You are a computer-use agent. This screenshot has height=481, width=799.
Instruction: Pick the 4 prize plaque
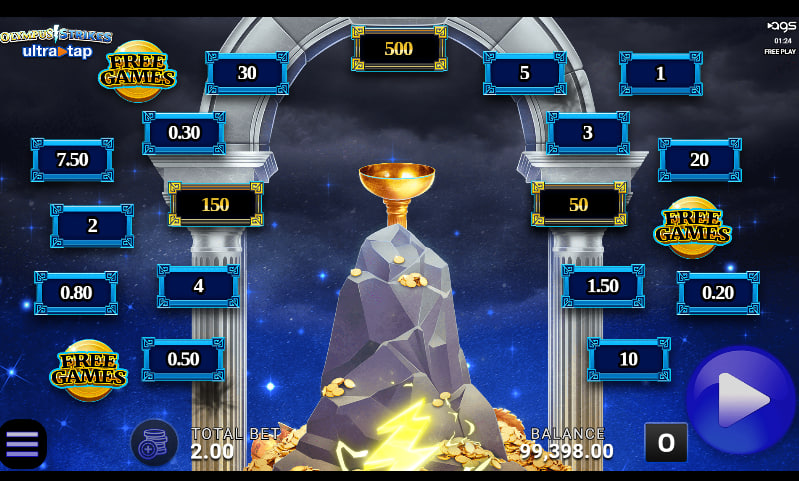198,286
